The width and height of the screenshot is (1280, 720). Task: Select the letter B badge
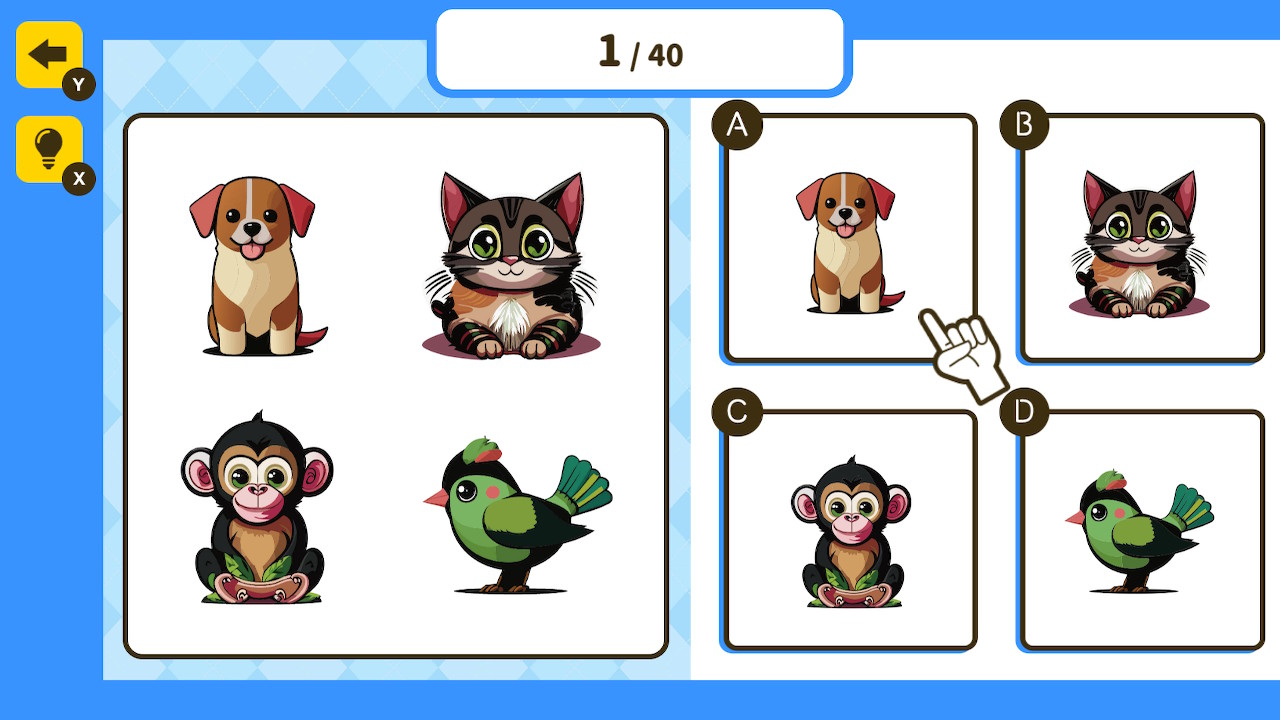coord(1023,126)
